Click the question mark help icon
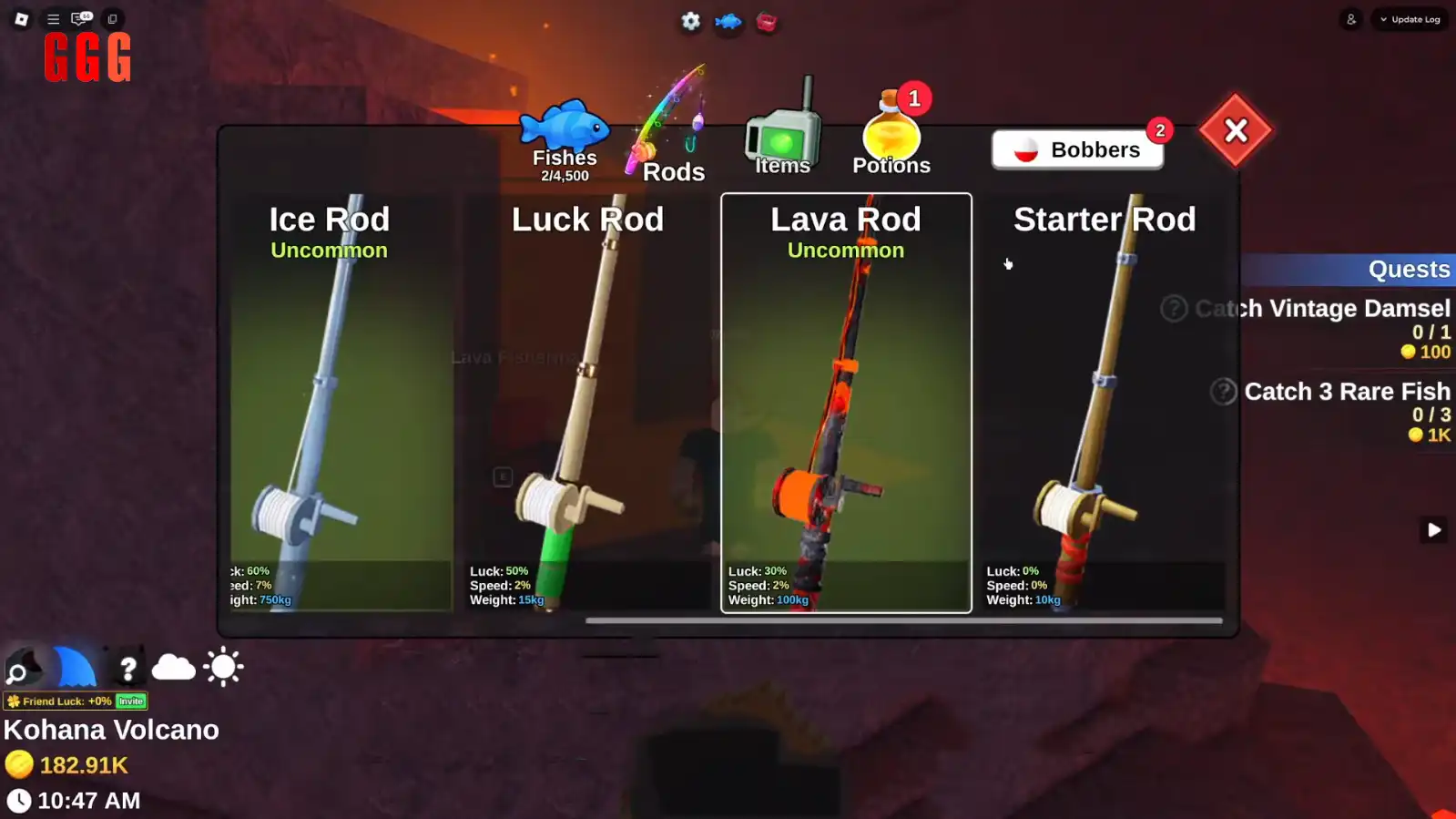The height and width of the screenshot is (819, 1456). (x=128, y=668)
